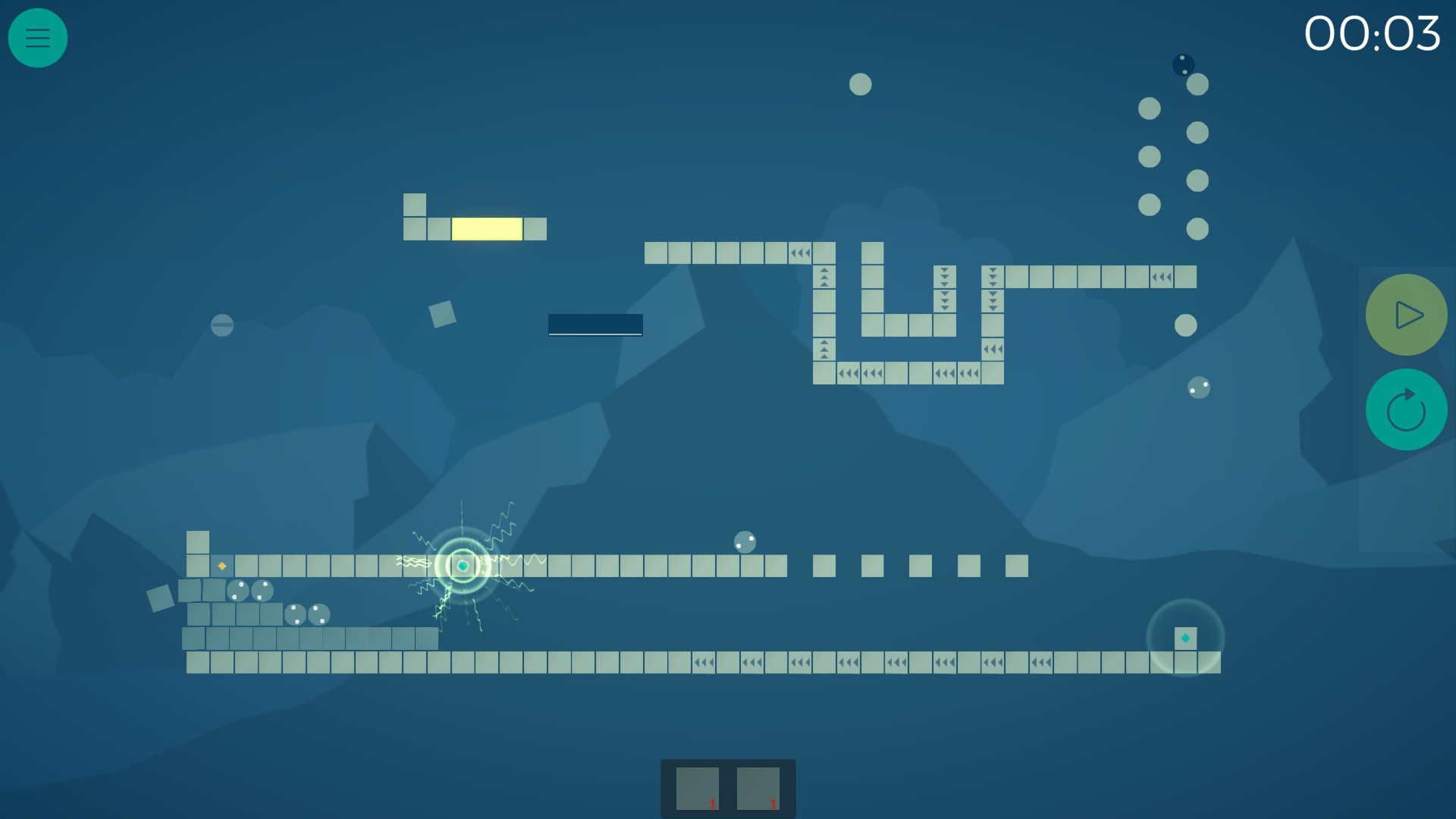This screenshot has height=819, width=1456.
Task: Click the dark navy rectangular platform
Action: pyautogui.click(x=596, y=325)
